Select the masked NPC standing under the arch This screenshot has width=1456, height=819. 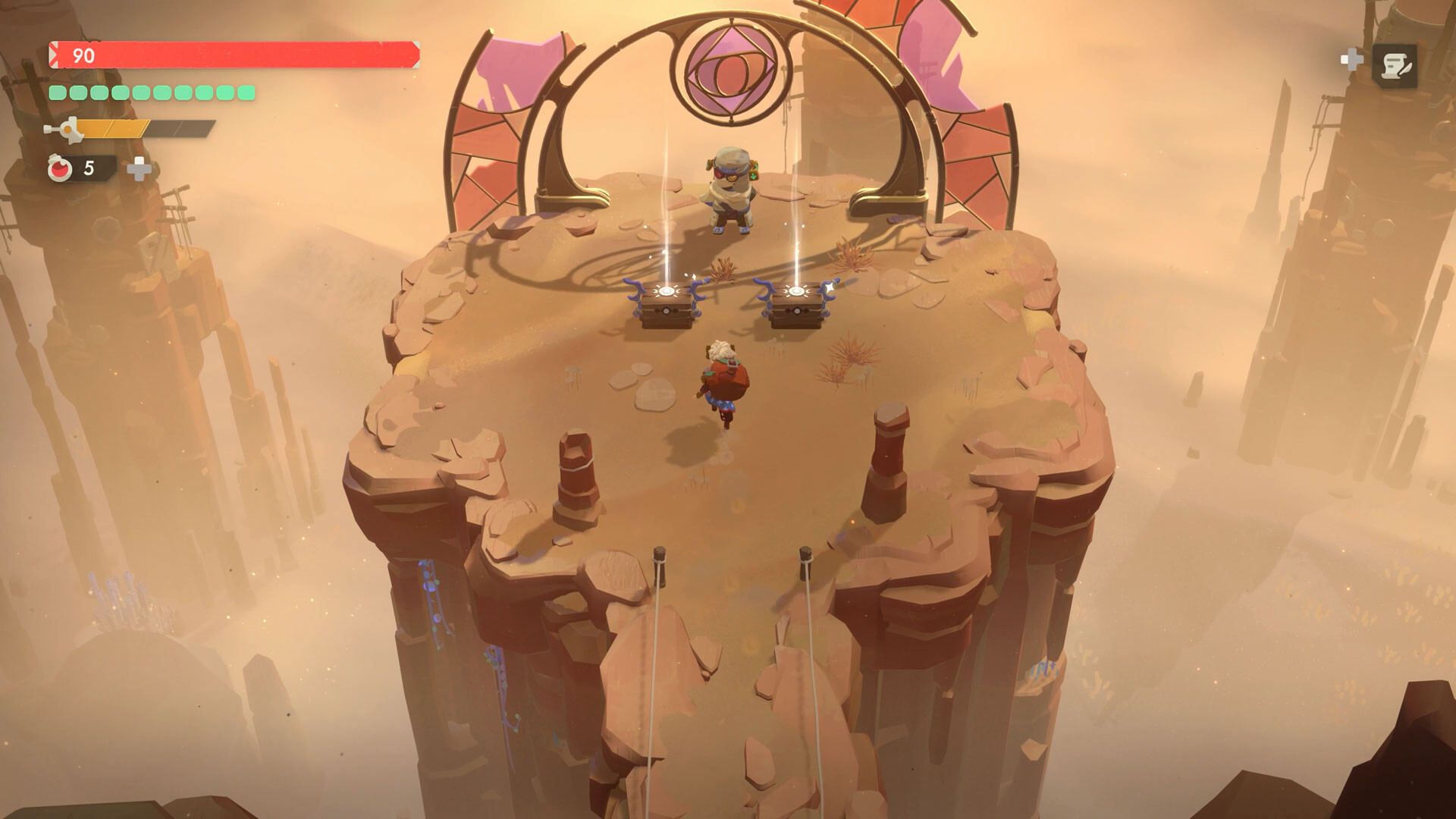click(x=730, y=190)
